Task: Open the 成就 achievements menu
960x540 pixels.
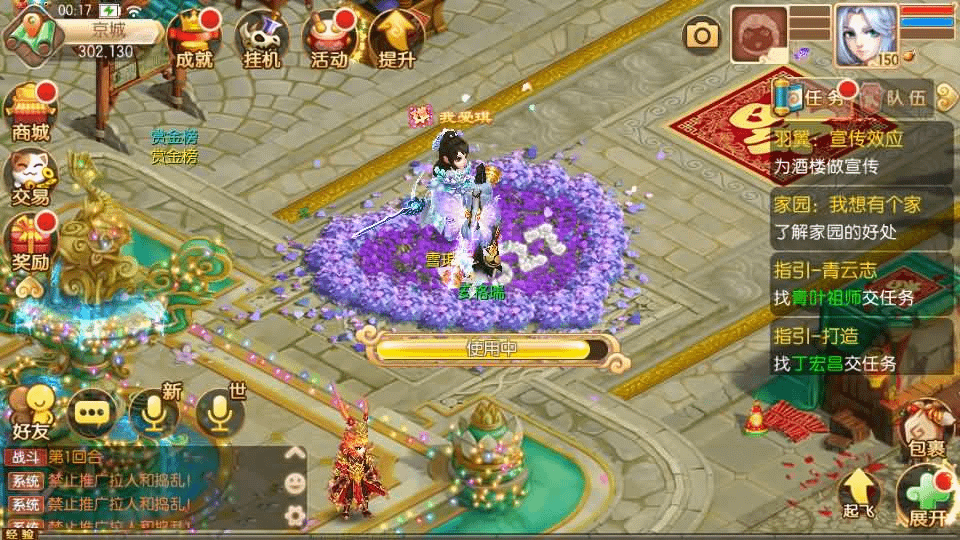Action: pos(193,40)
